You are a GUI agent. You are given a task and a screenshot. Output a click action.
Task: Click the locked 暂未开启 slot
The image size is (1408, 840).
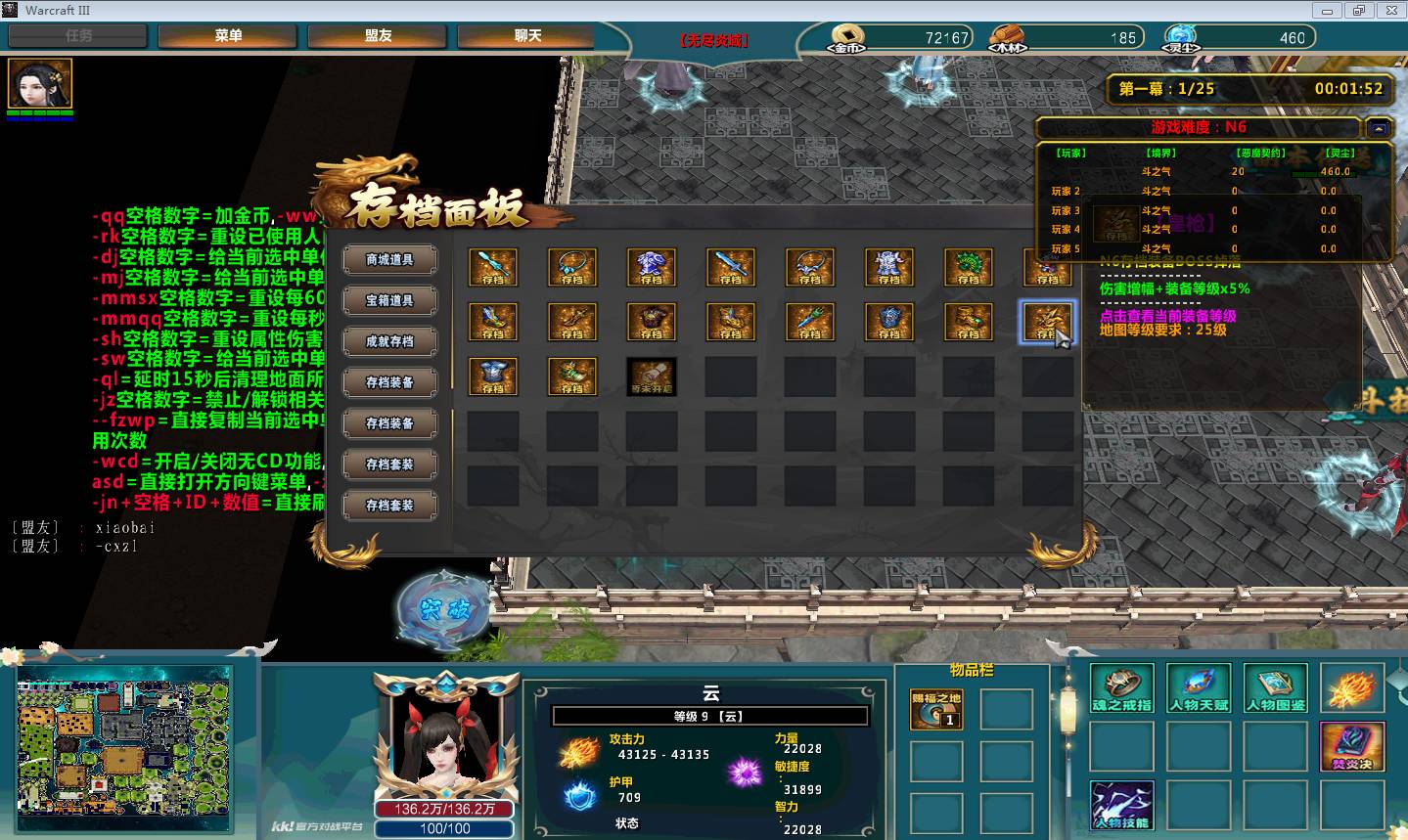point(651,376)
